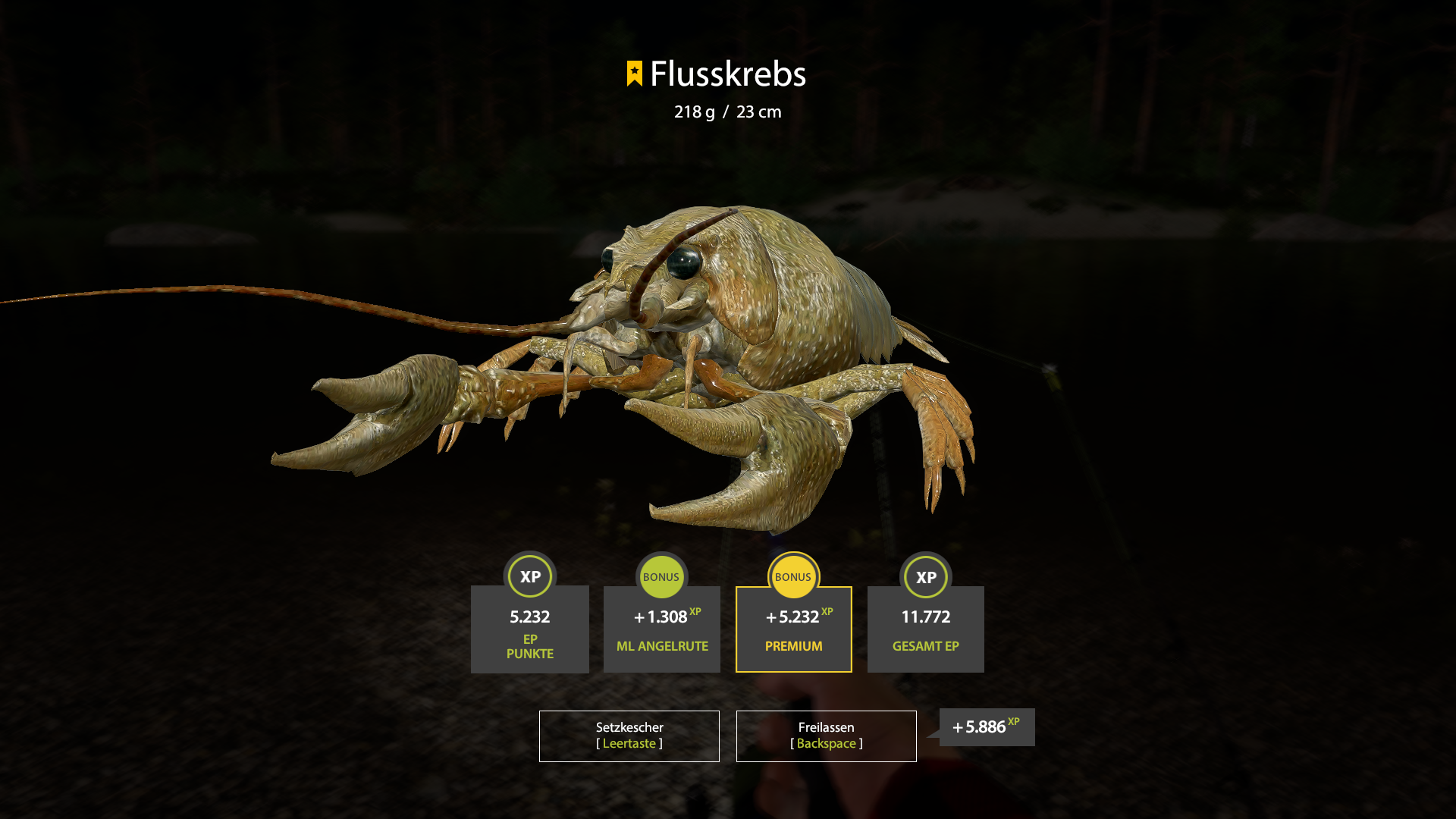The image size is (1456, 819).
Task: Select the Freilassen option
Action: tap(826, 735)
